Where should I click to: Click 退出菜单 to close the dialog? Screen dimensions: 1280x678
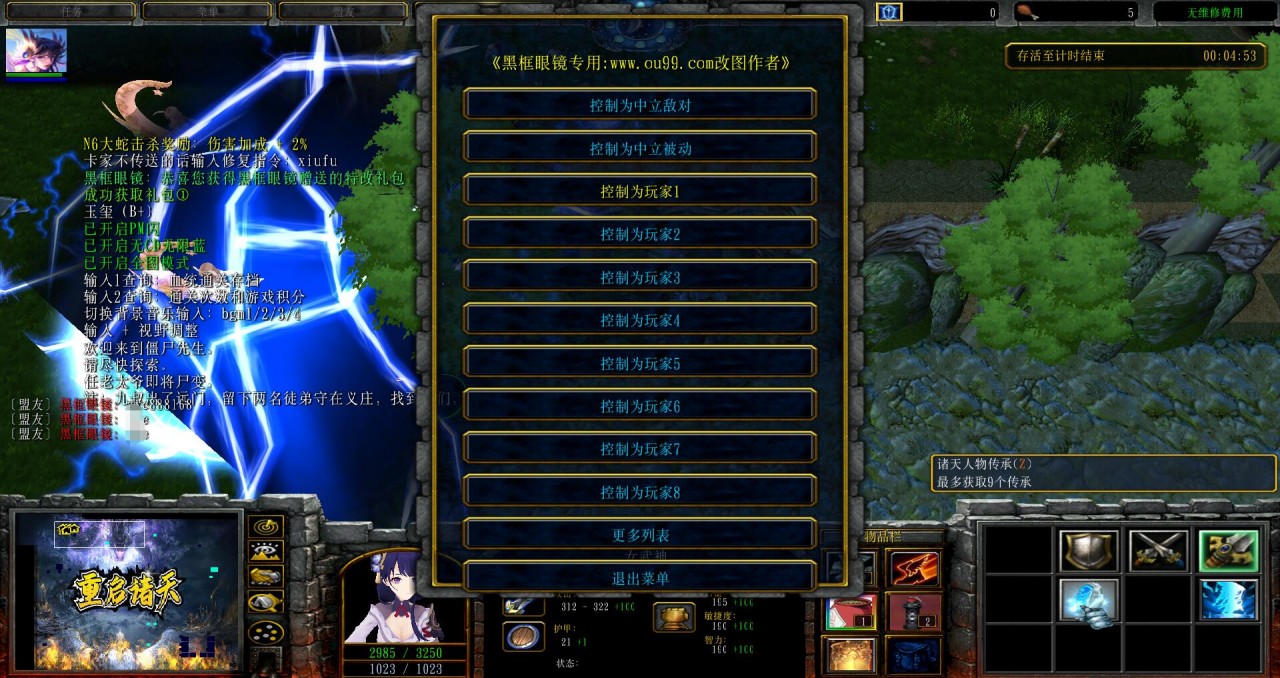click(x=640, y=578)
